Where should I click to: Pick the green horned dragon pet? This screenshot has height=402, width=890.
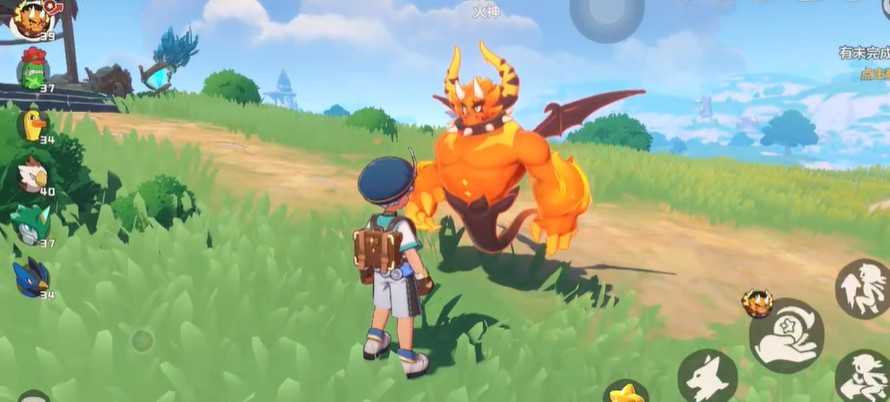31,224
